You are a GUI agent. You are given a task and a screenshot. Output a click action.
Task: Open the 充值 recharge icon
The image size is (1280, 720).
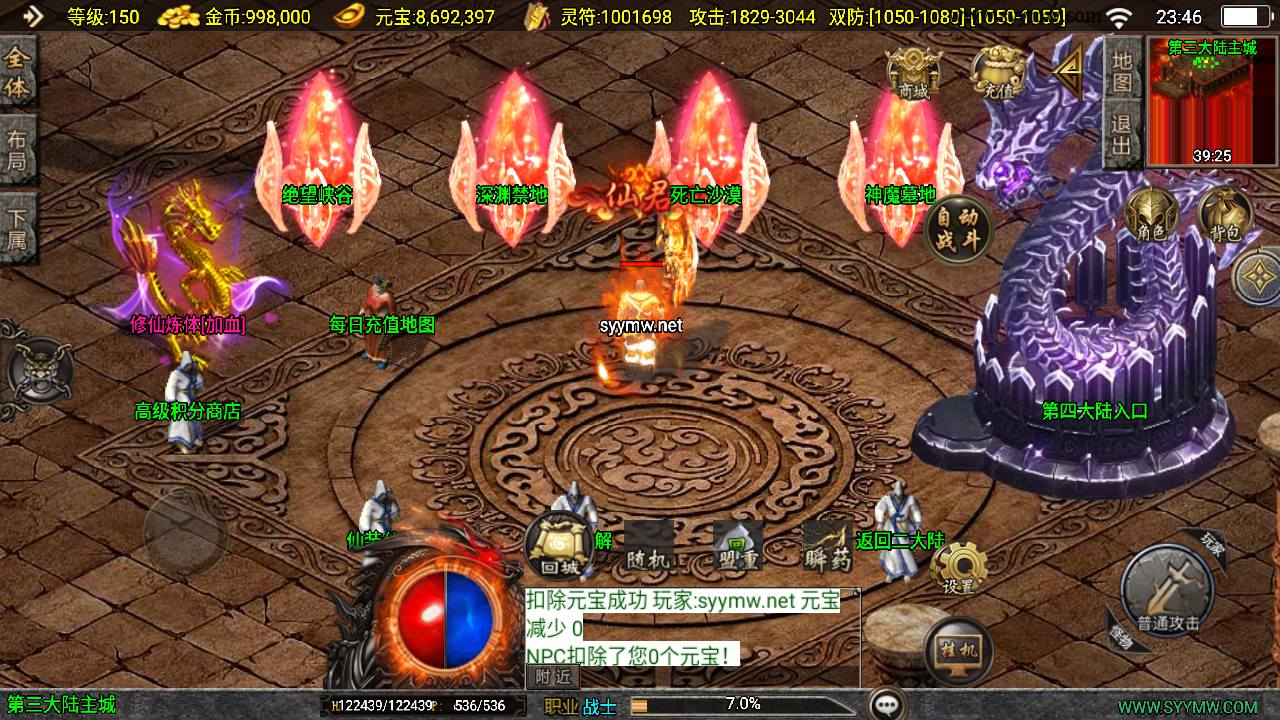tap(998, 74)
